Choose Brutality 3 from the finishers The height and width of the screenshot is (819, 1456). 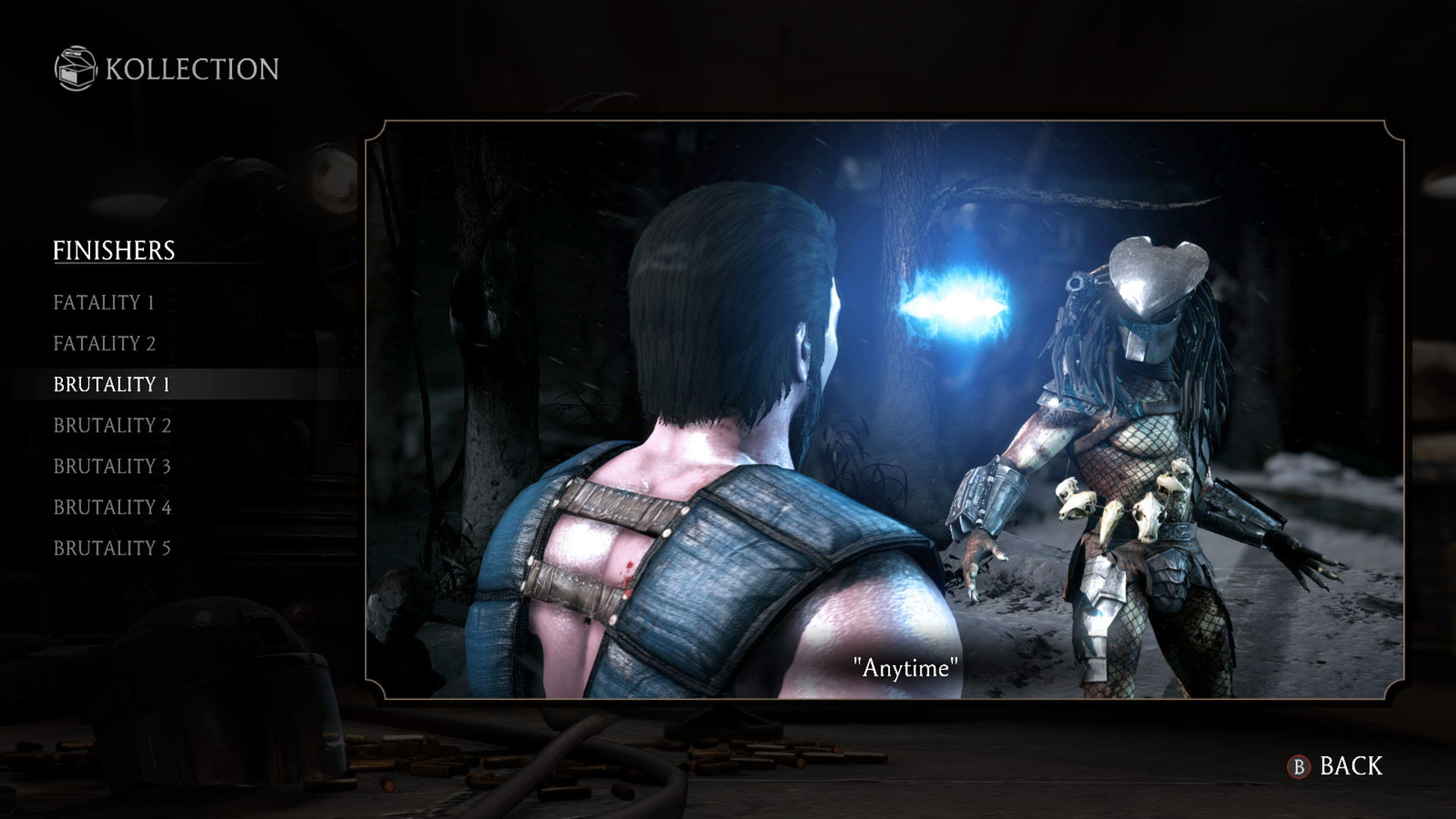coord(111,466)
